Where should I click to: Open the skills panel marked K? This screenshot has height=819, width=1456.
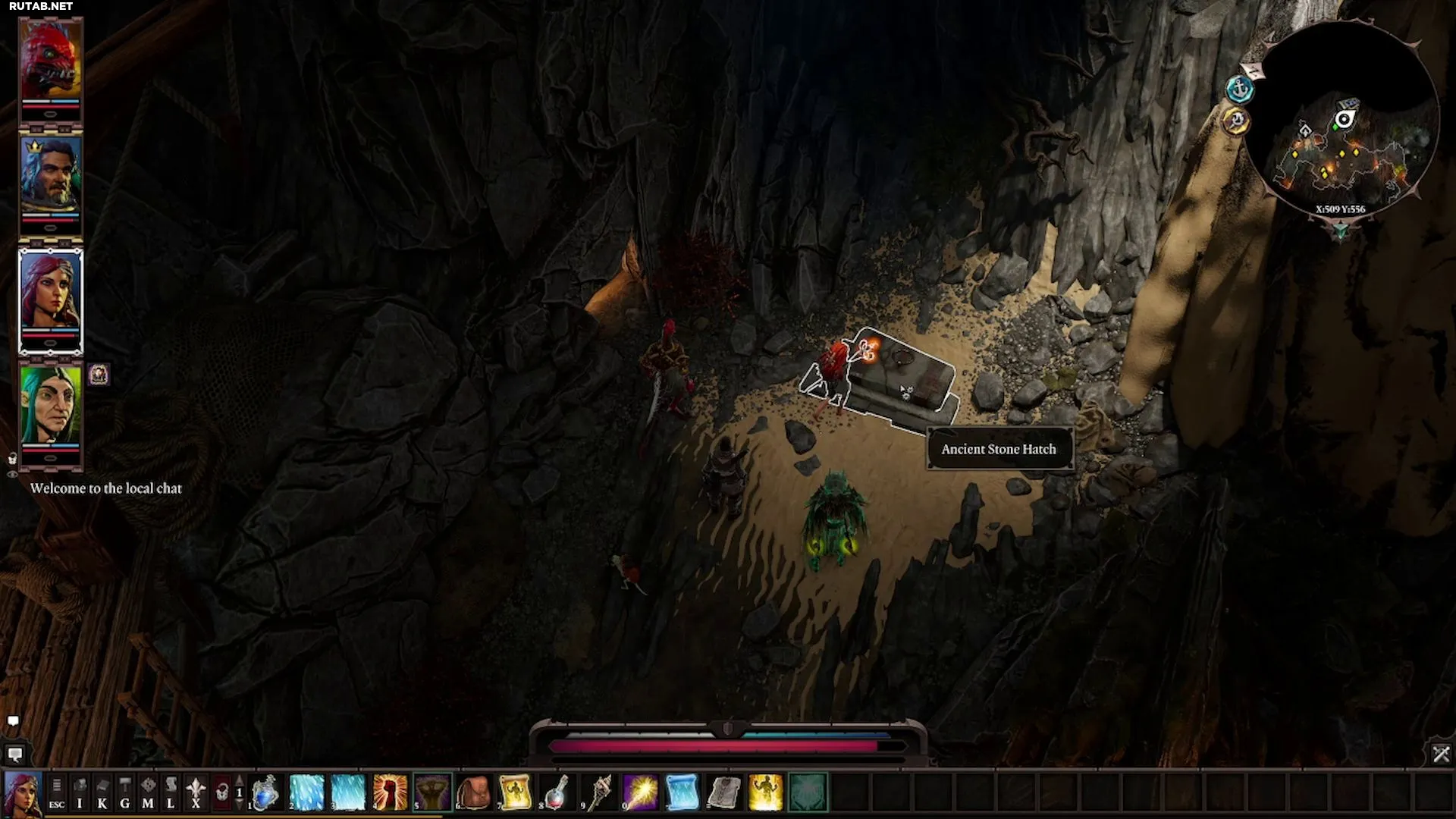tap(102, 792)
